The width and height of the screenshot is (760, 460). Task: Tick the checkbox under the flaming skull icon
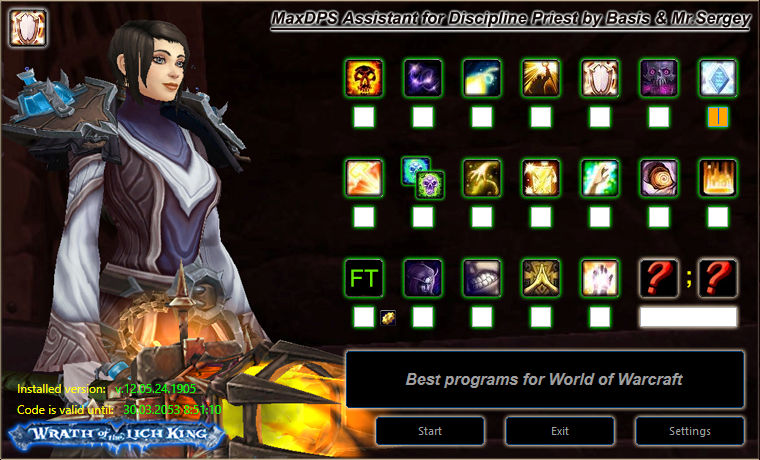coord(363,117)
